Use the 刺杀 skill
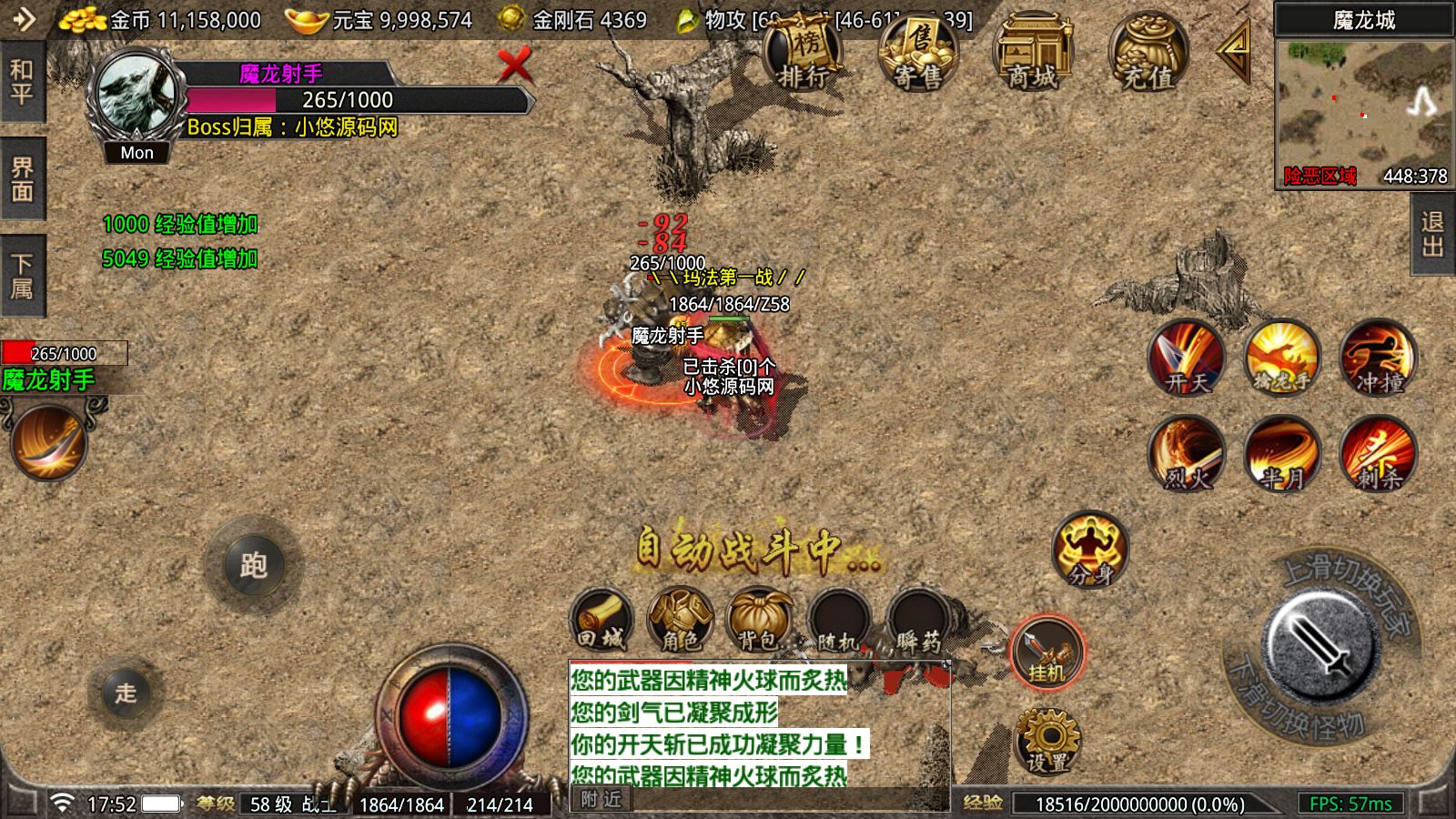 [1378, 454]
